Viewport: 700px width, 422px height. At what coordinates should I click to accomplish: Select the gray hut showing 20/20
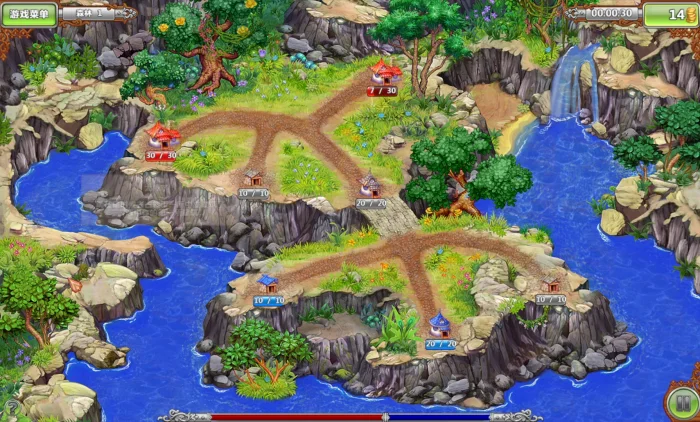click(370, 185)
